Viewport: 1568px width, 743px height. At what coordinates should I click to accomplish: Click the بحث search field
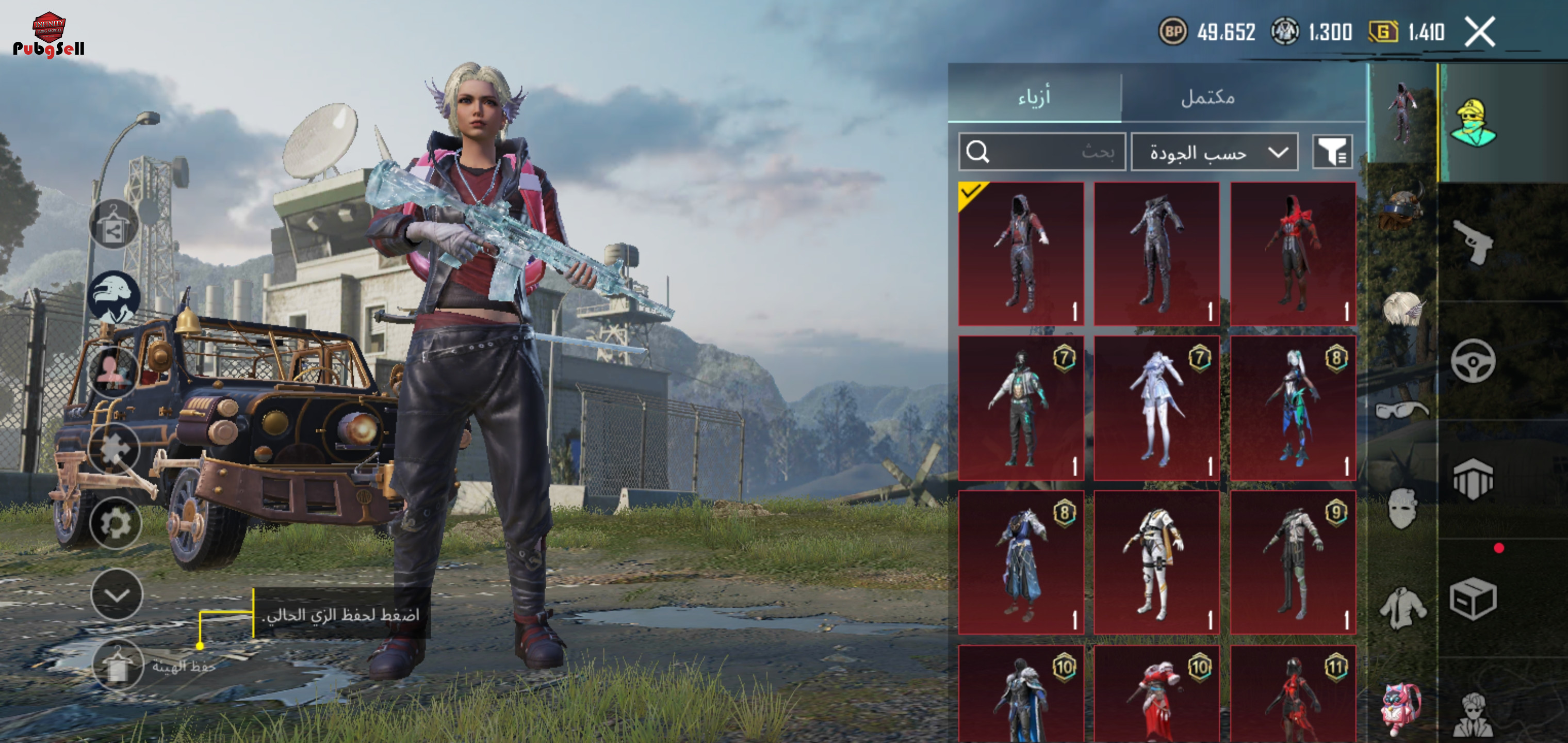coord(1042,152)
